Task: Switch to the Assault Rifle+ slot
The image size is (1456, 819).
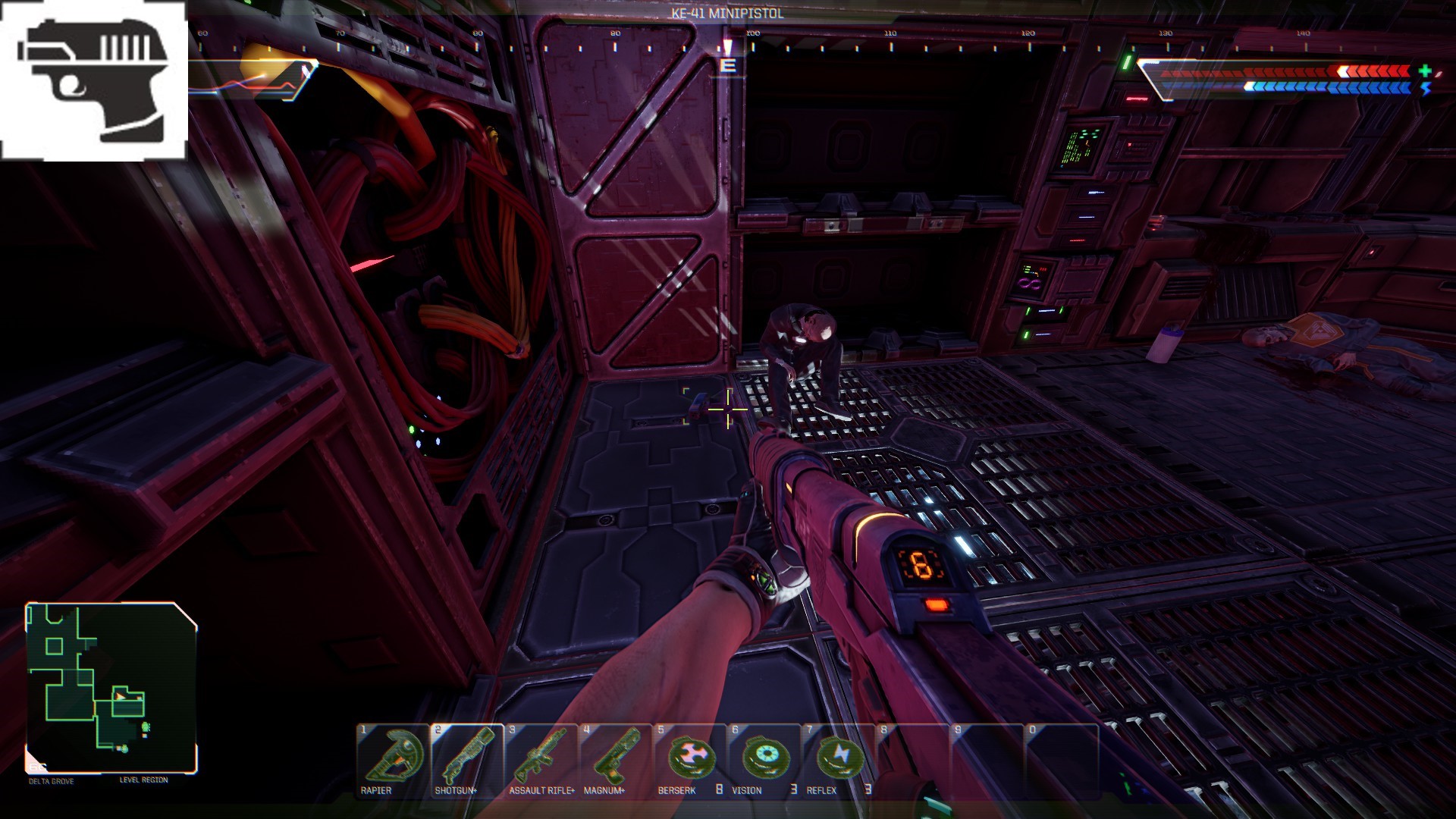Action: tap(541, 758)
